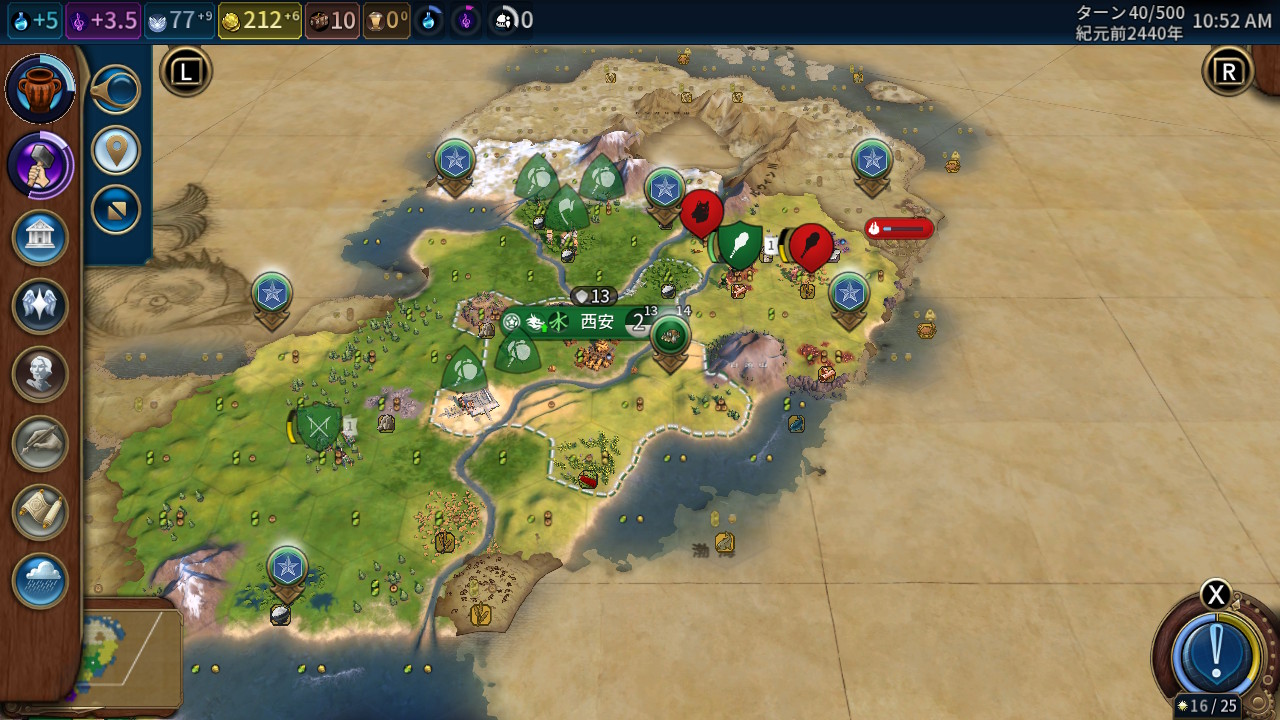Open the religion panel with wings icon

(40, 306)
